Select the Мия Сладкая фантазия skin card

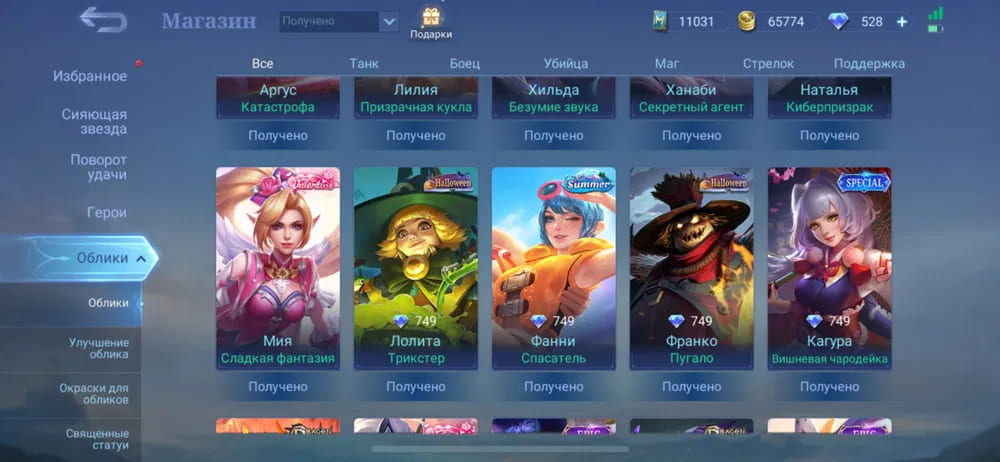click(278, 267)
